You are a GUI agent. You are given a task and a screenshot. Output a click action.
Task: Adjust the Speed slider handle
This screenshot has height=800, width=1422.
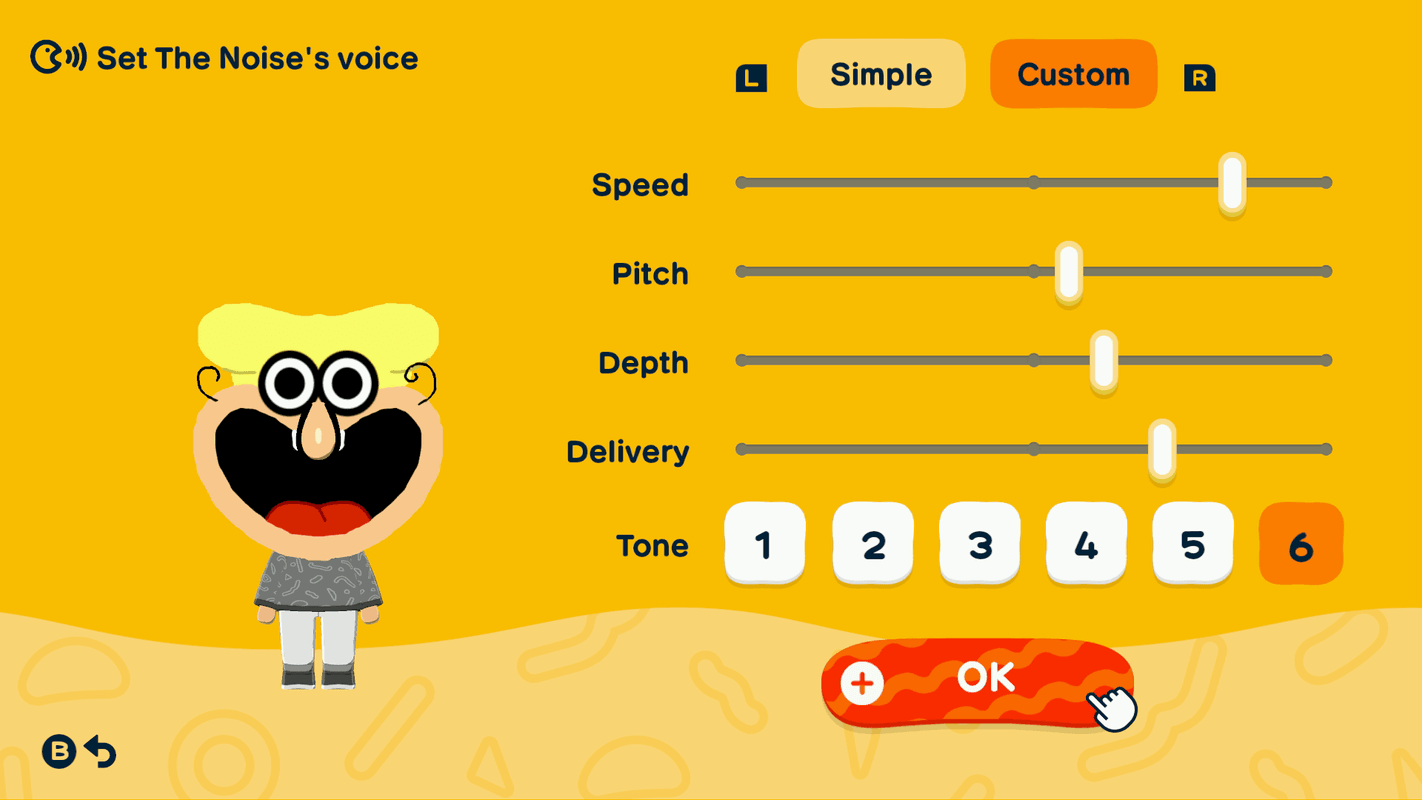pyautogui.click(x=1231, y=182)
